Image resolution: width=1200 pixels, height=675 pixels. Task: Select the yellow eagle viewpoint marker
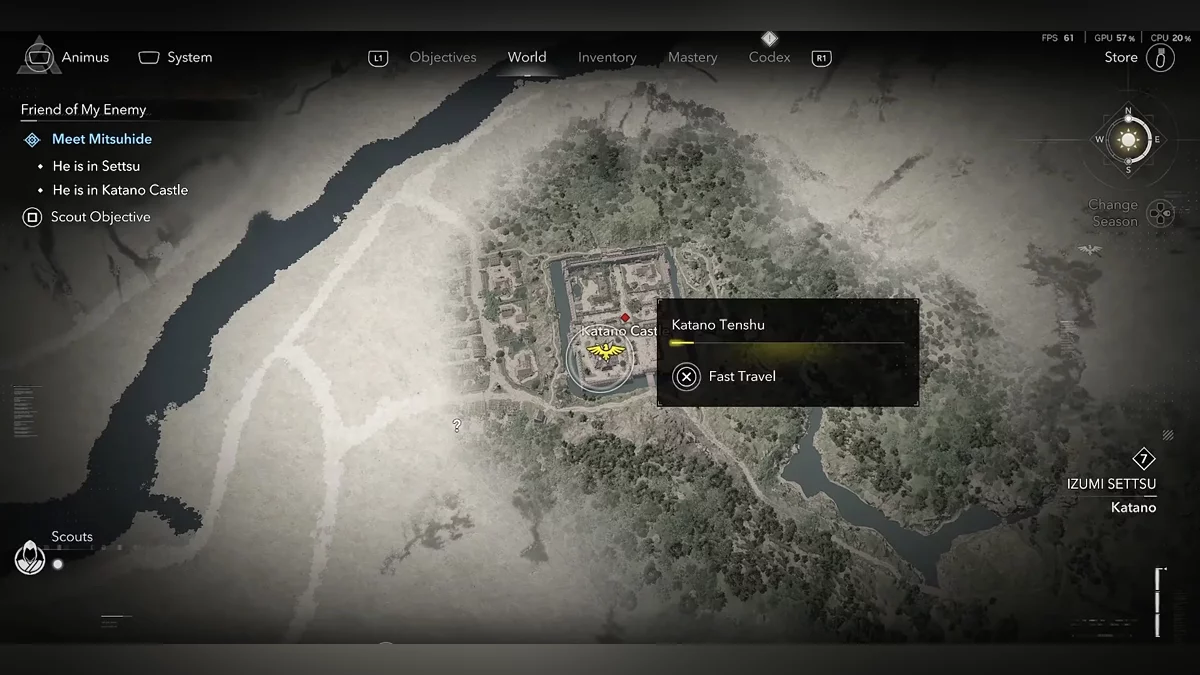[603, 351]
